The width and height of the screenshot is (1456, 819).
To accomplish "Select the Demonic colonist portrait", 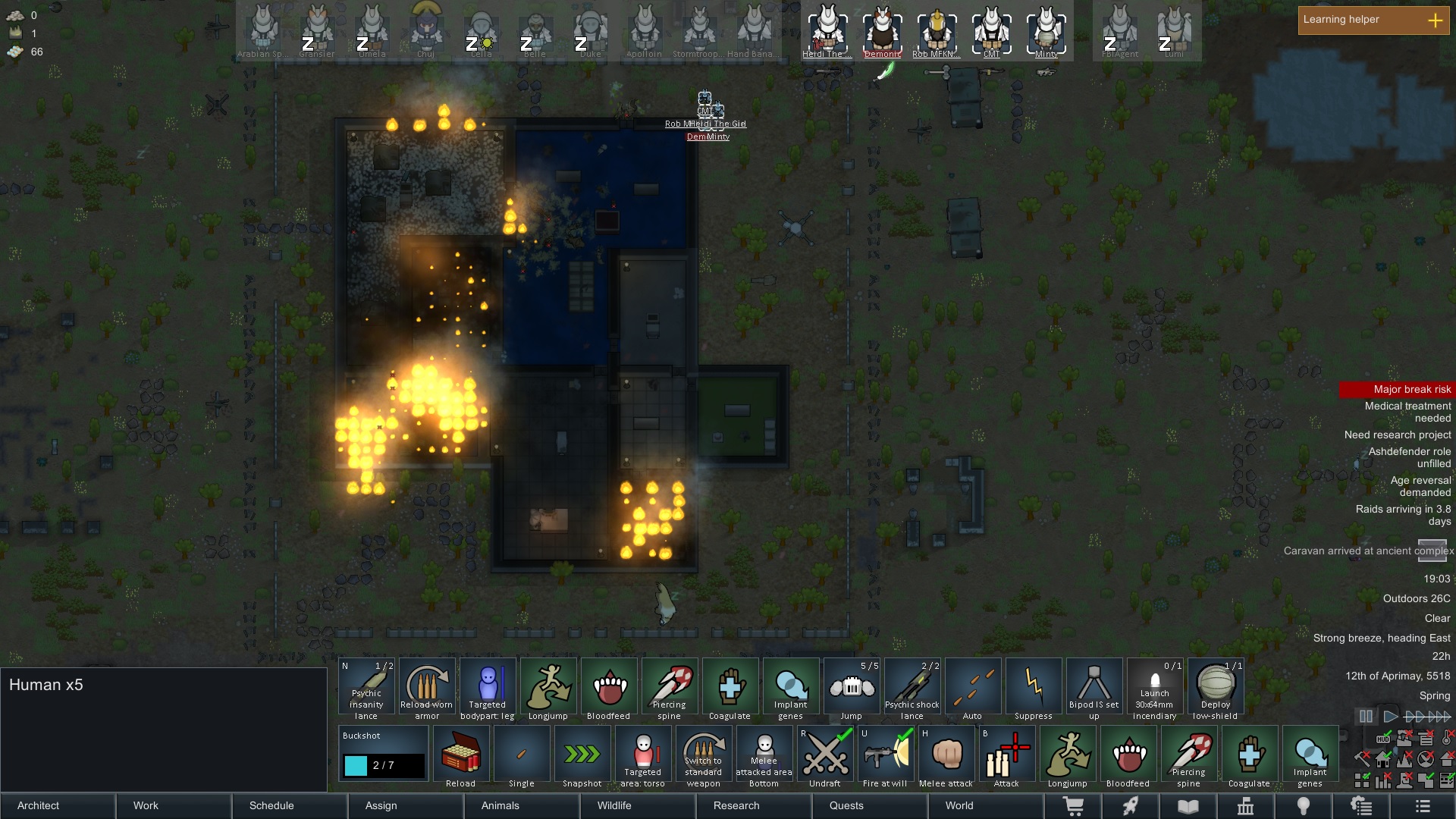I will point(883,32).
